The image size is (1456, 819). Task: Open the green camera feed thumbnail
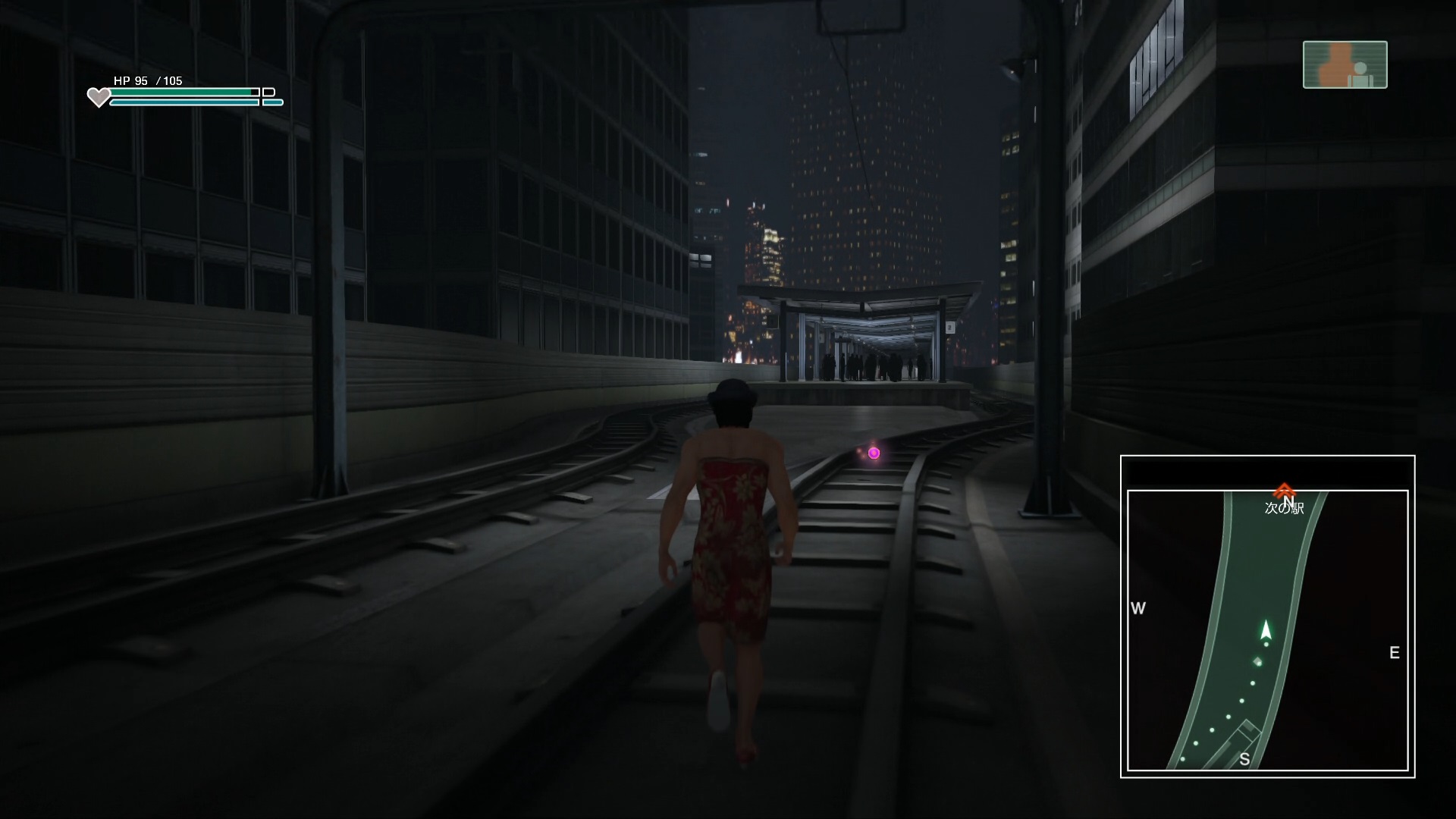coord(1345,65)
